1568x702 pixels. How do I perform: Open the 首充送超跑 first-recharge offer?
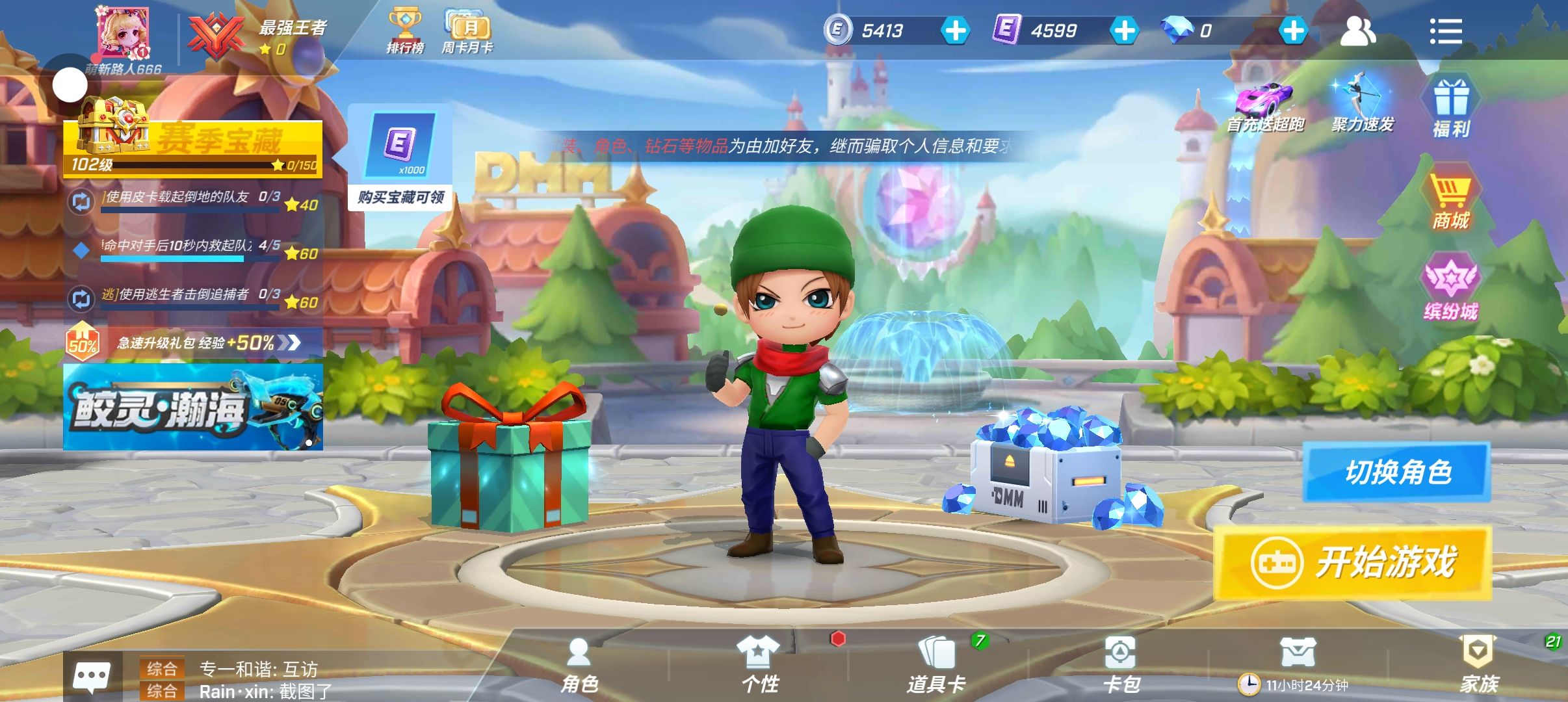[1265, 108]
